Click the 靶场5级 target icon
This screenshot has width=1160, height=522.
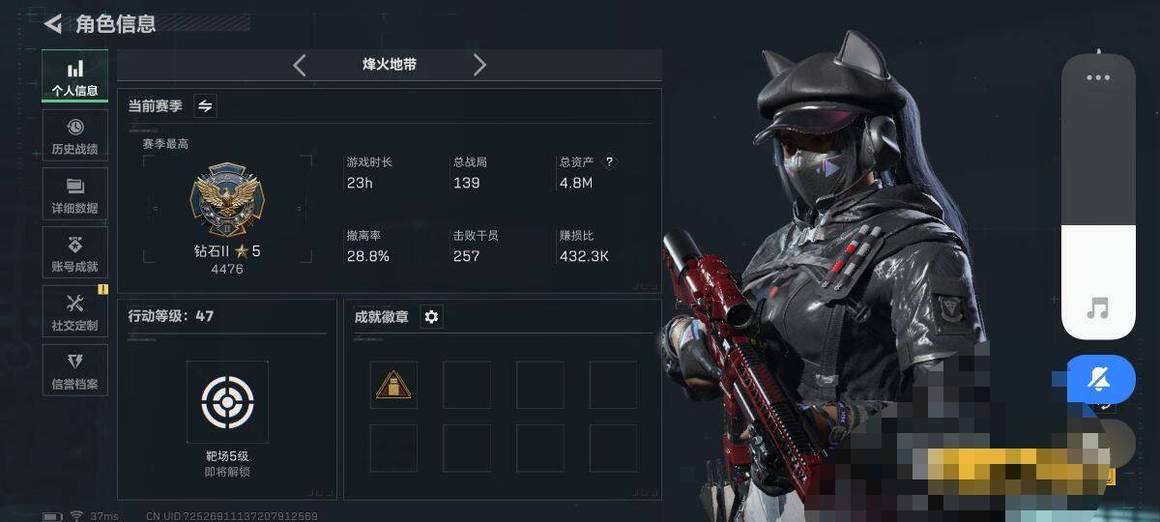[x=227, y=402]
